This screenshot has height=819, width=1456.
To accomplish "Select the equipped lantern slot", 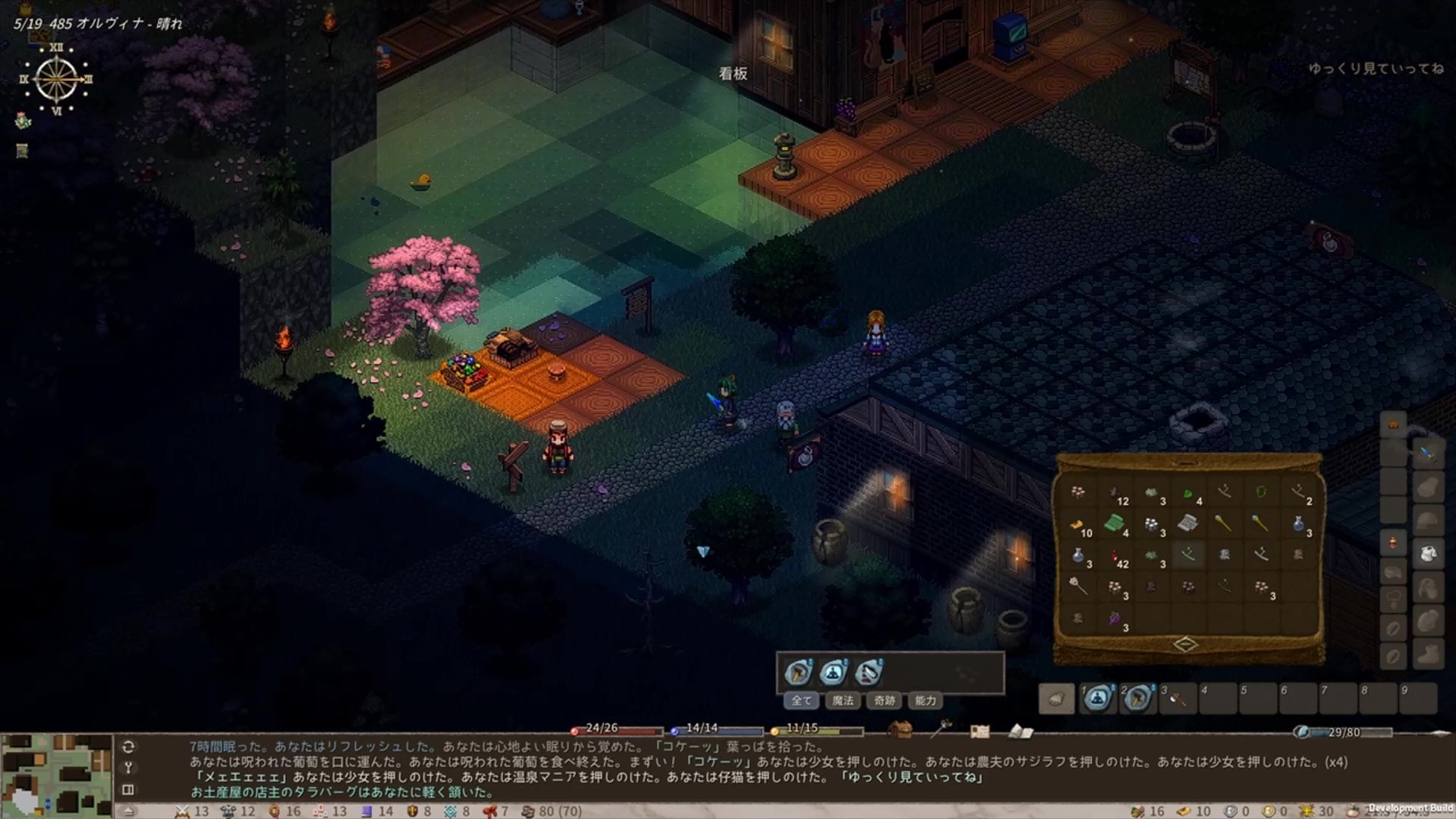I will point(1393,543).
